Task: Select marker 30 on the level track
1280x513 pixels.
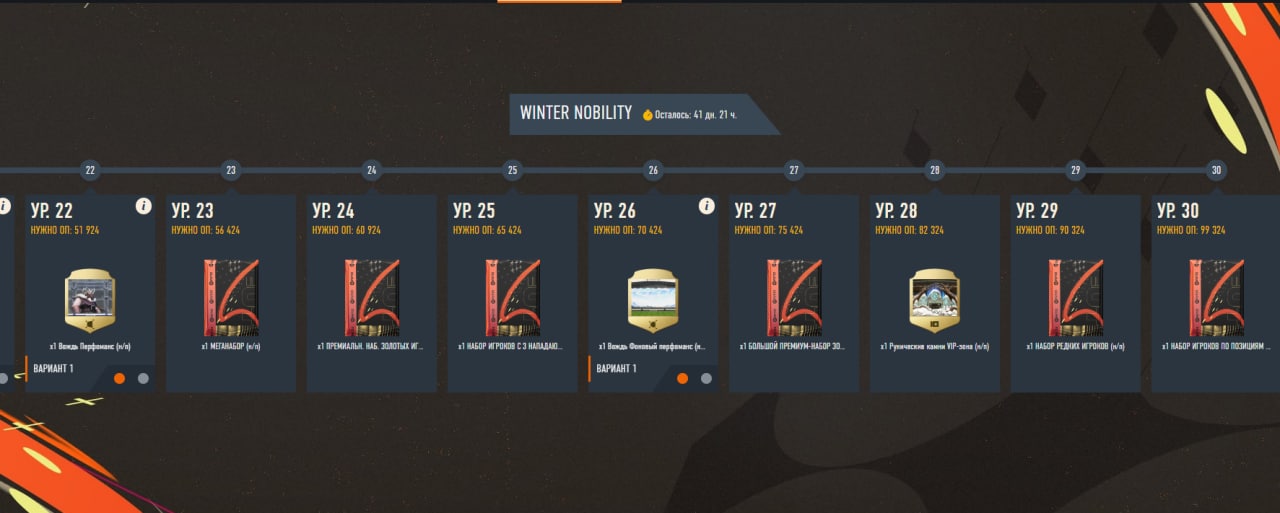Action: click(1215, 170)
